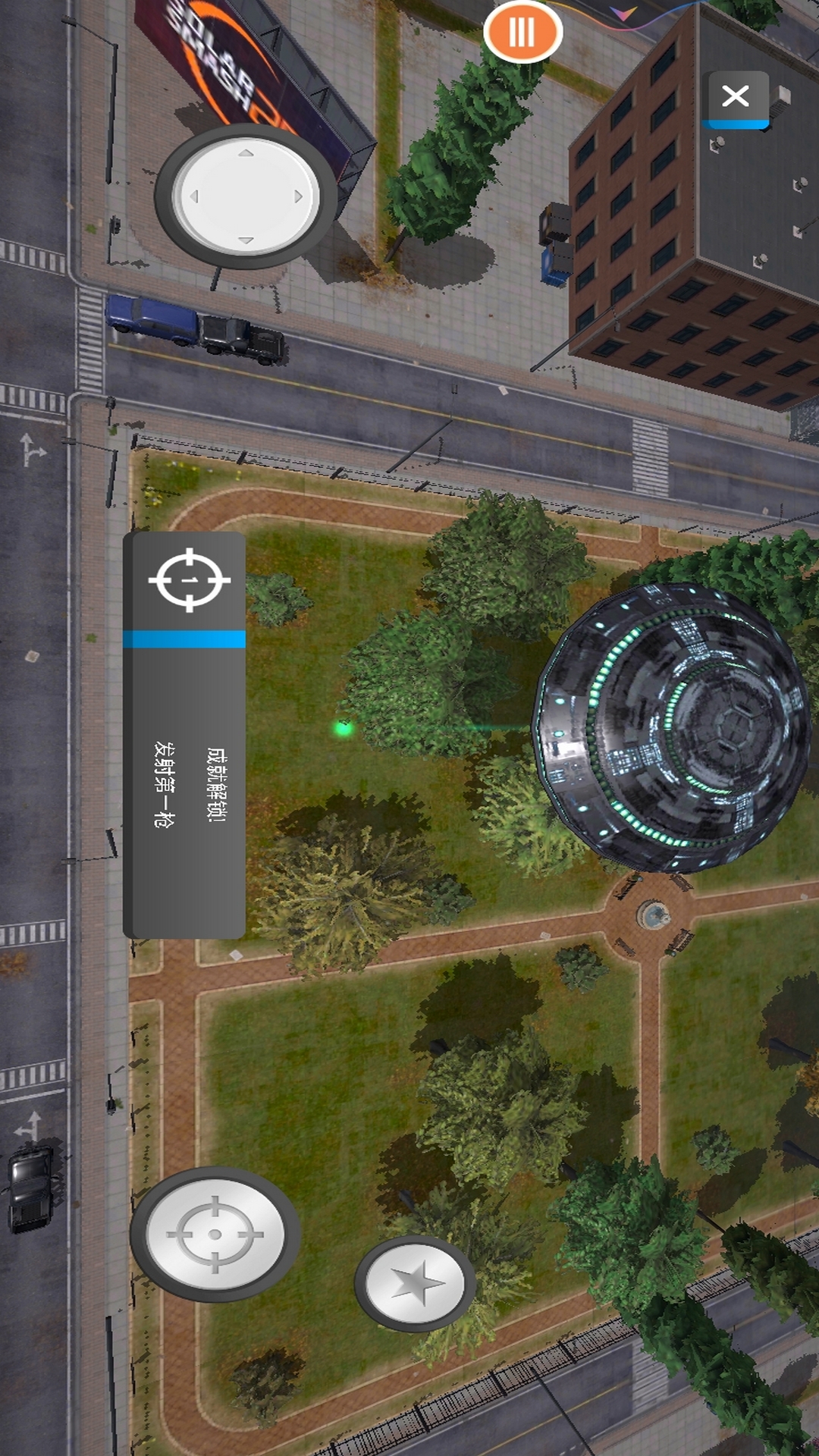Close the panel with the X button
Image resolution: width=819 pixels, height=1456 pixels.
(x=735, y=97)
